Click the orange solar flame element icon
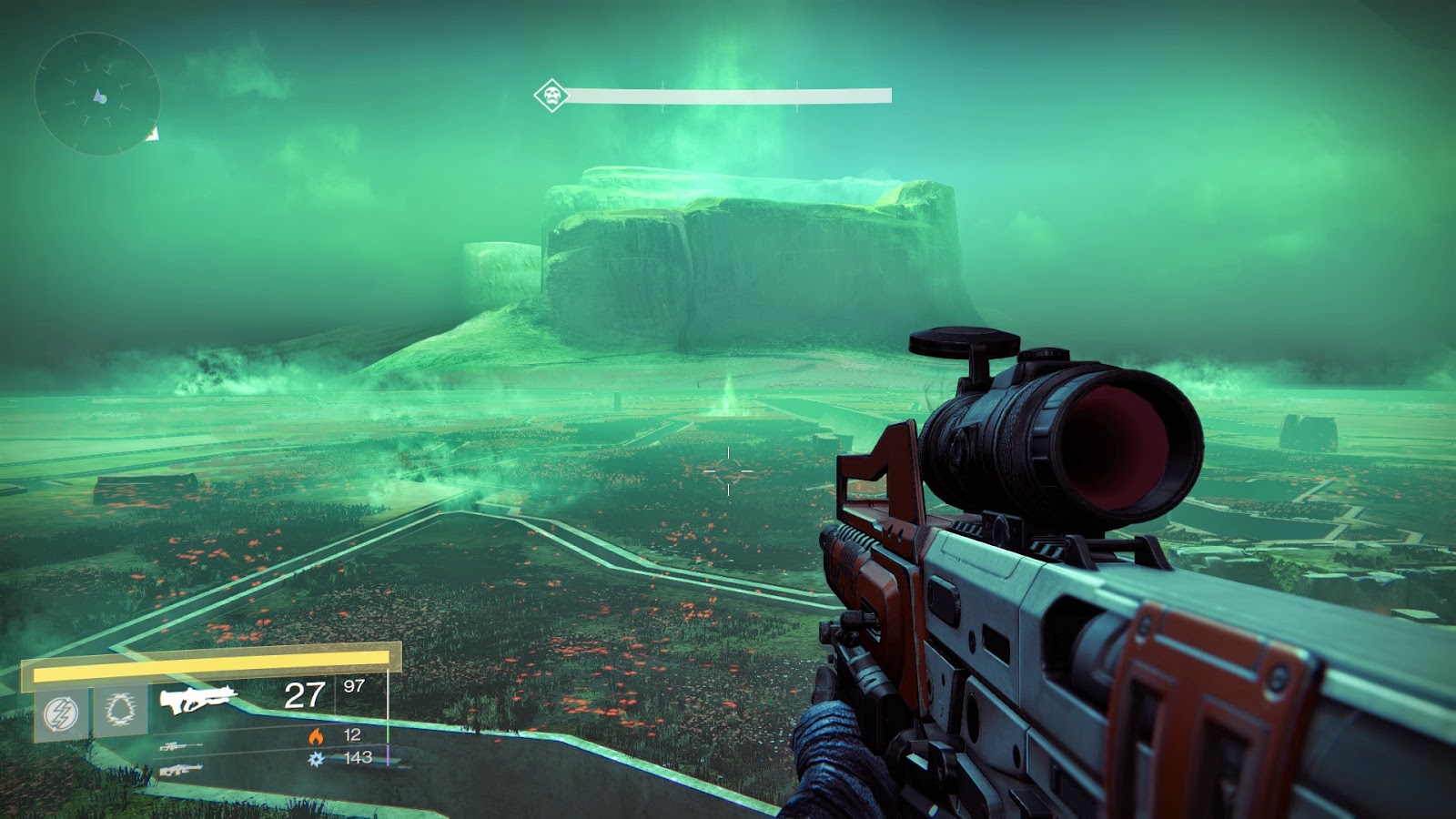 point(317,735)
